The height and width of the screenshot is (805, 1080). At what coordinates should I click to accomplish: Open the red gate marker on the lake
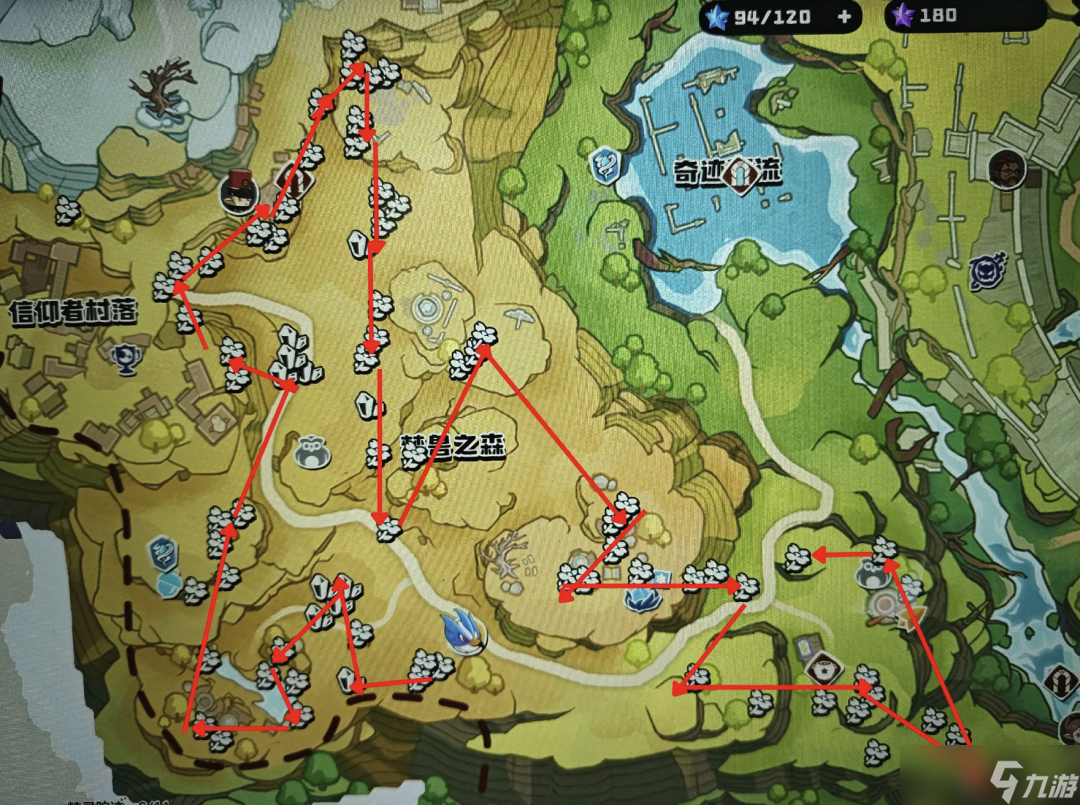coord(740,174)
